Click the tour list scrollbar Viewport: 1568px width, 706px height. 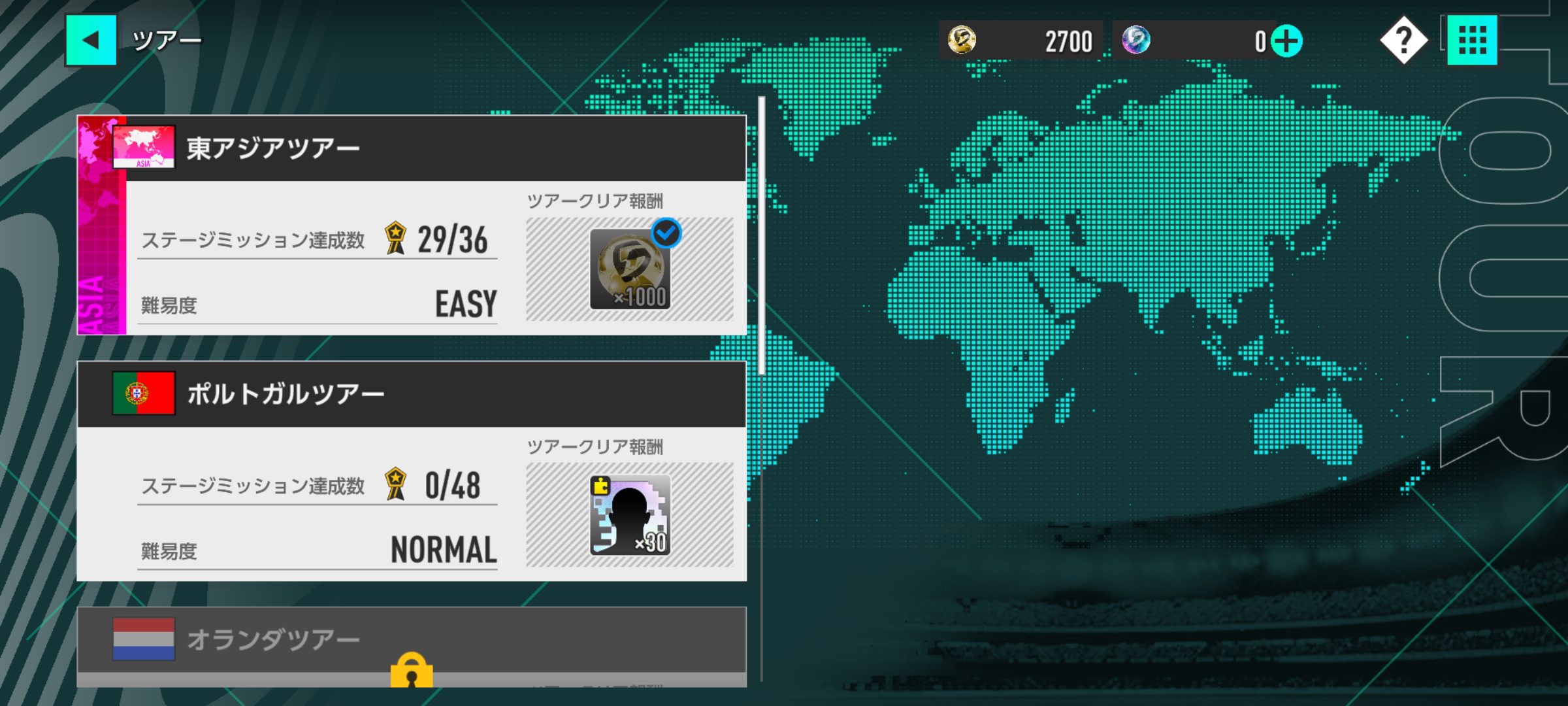tap(761, 235)
